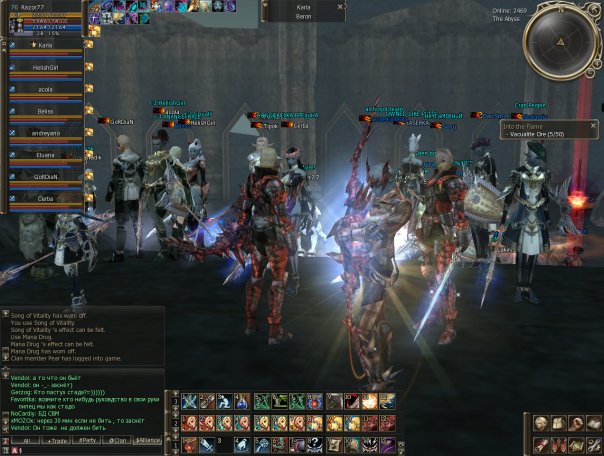604x456 pixels.
Task: Select party member Eluana
Action: [45, 154]
